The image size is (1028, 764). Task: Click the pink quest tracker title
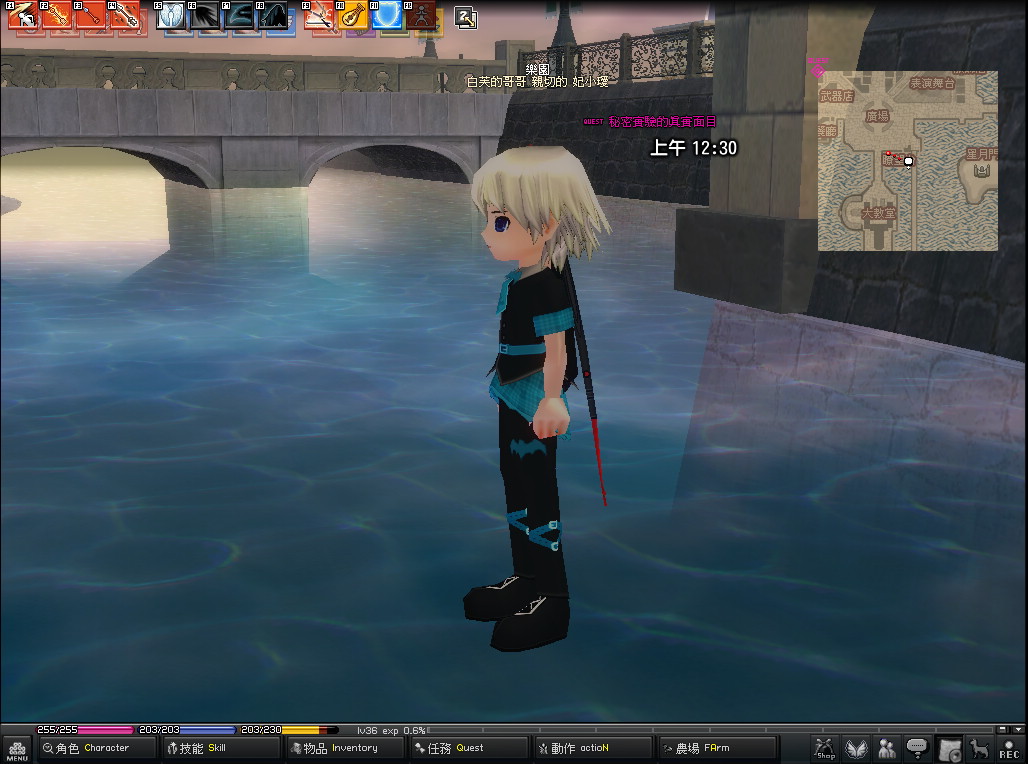pos(662,122)
